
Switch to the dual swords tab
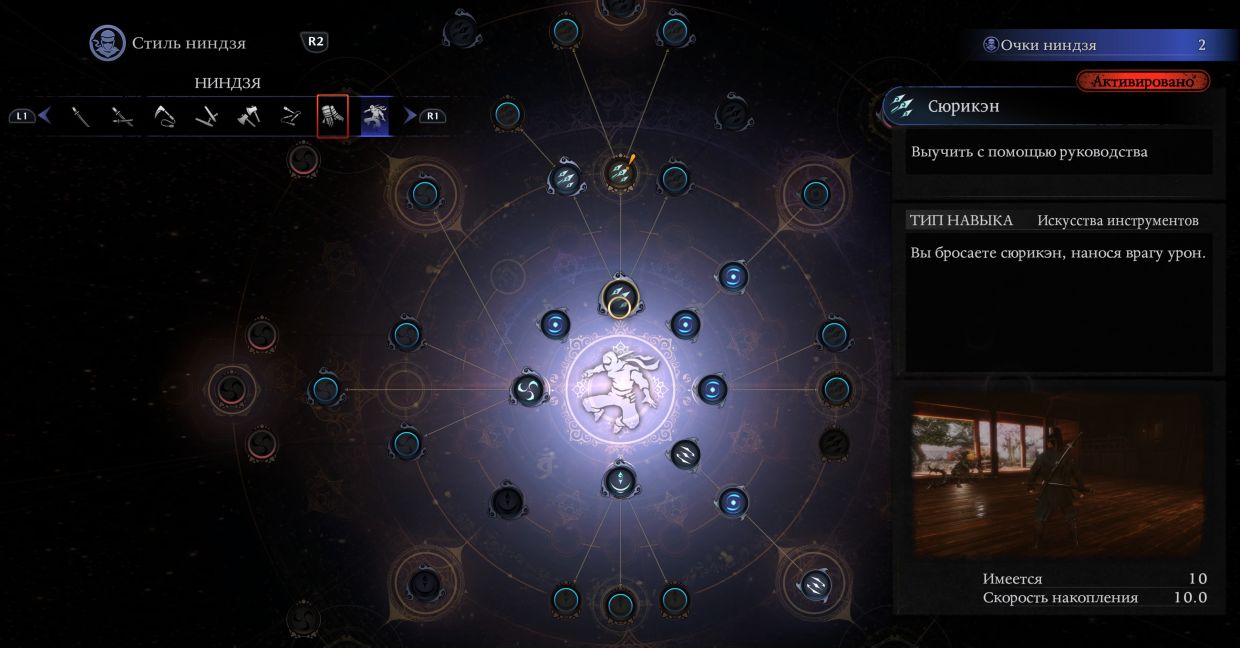point(123,116)
